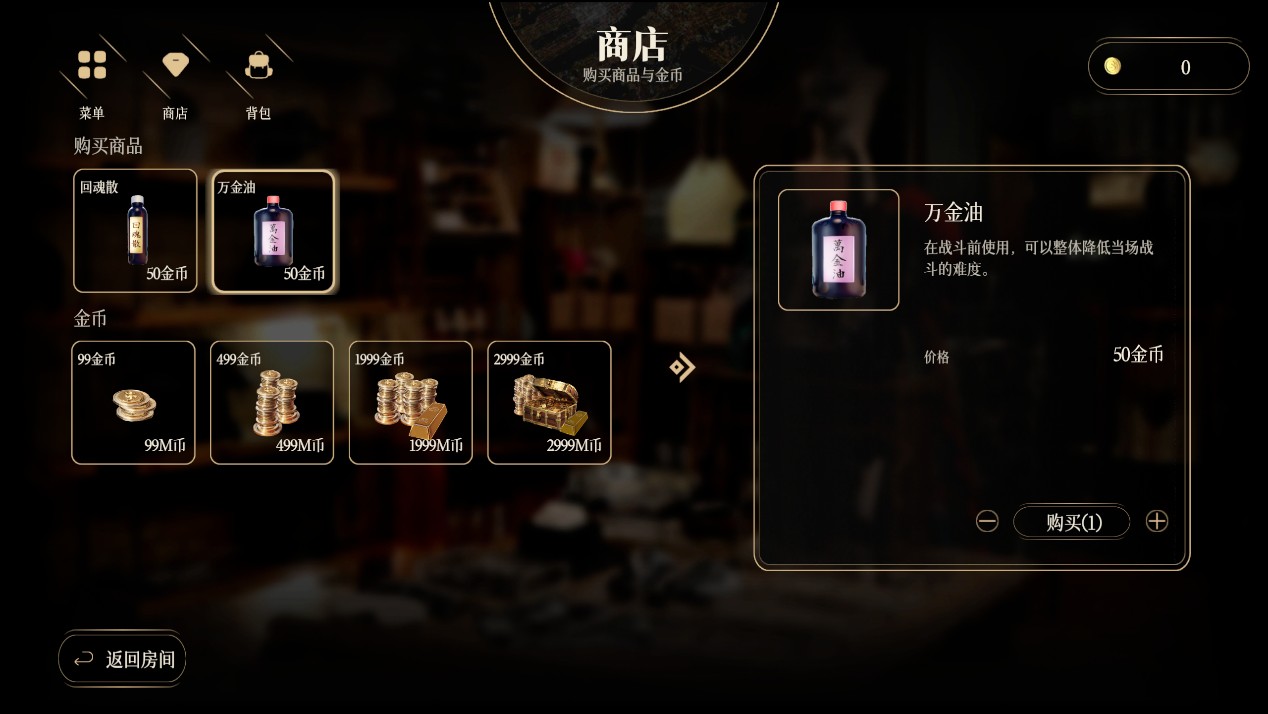
Task: Choose the 499金币 coin pack
Action: coord(272,403)
